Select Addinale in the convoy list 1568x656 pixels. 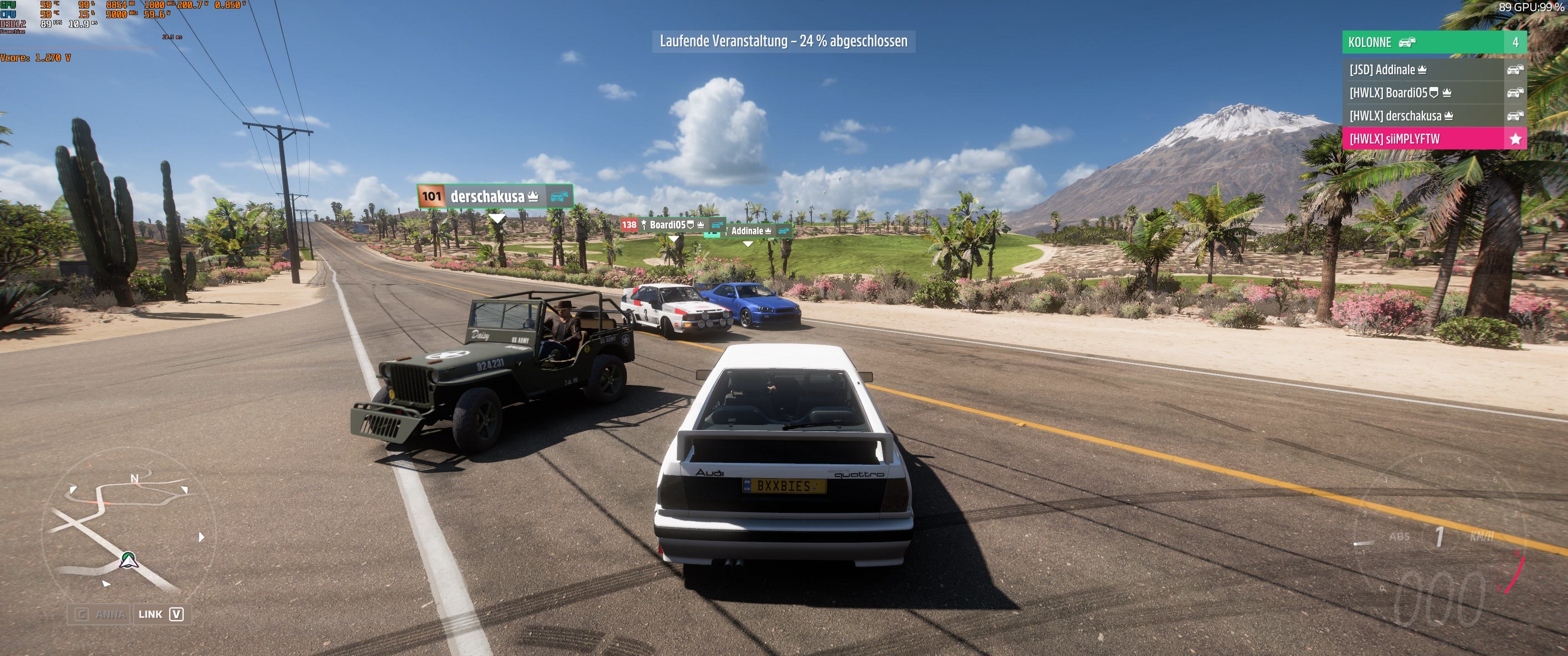click(x=1433, y=69)
